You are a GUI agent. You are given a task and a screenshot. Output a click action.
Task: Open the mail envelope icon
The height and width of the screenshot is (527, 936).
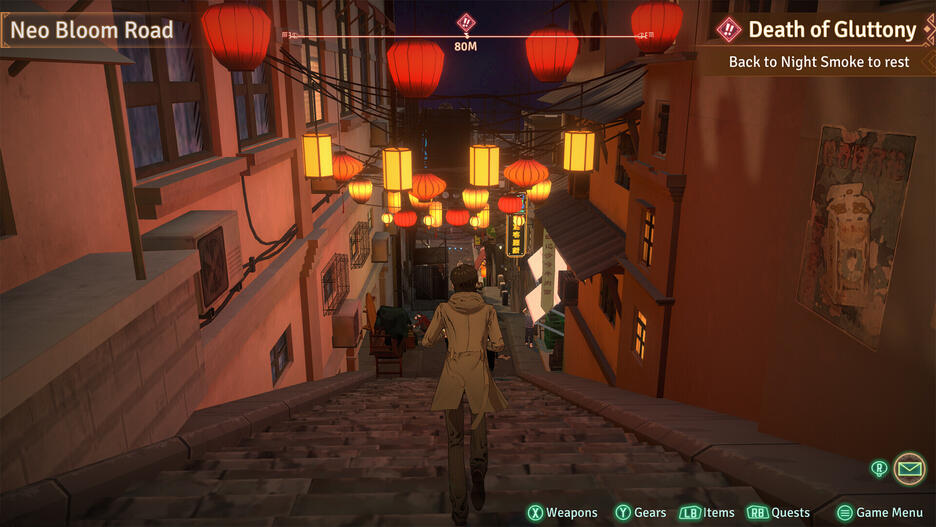click(x=909, y=467)
